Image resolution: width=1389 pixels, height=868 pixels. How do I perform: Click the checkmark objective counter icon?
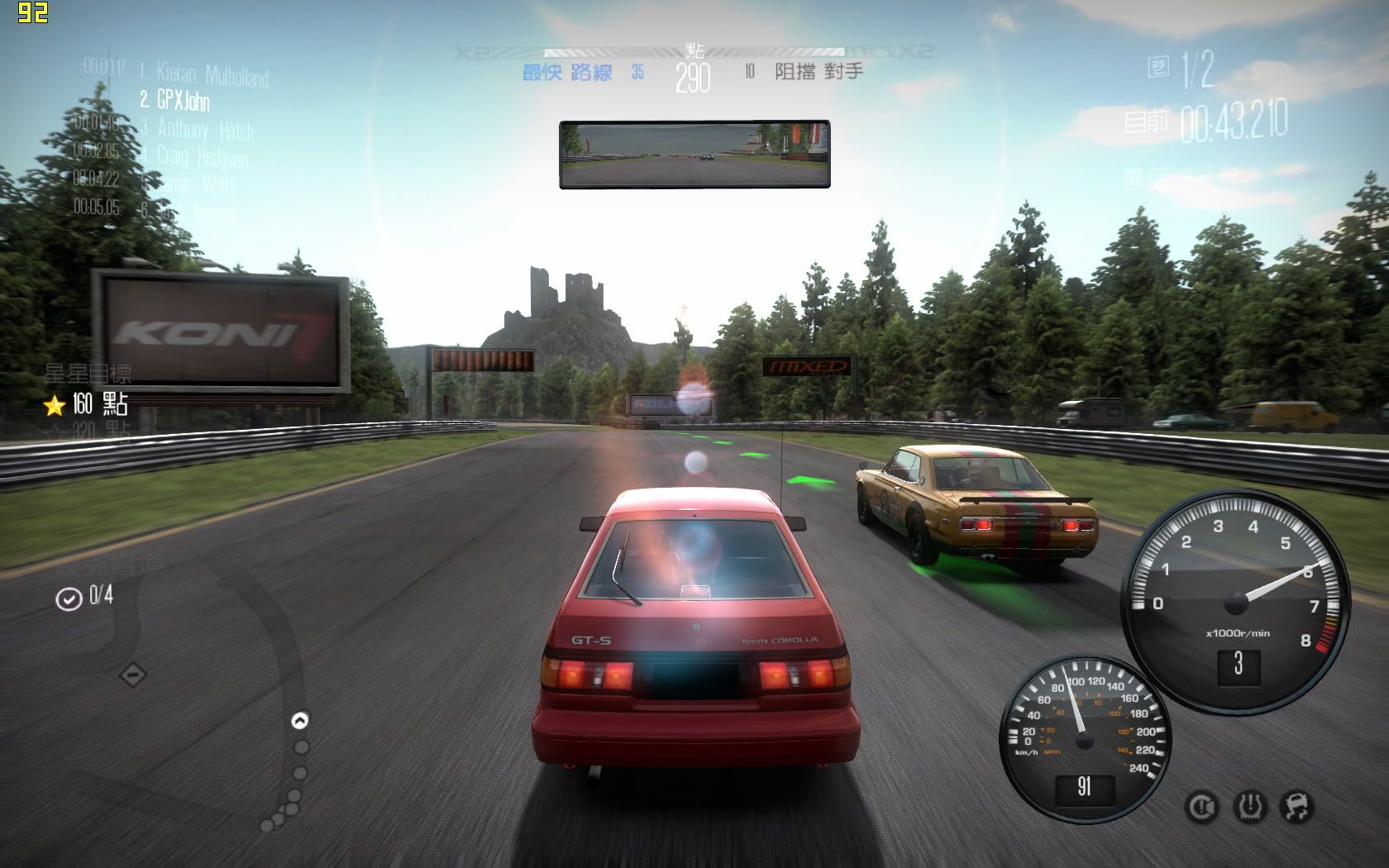tap(68, 598)
